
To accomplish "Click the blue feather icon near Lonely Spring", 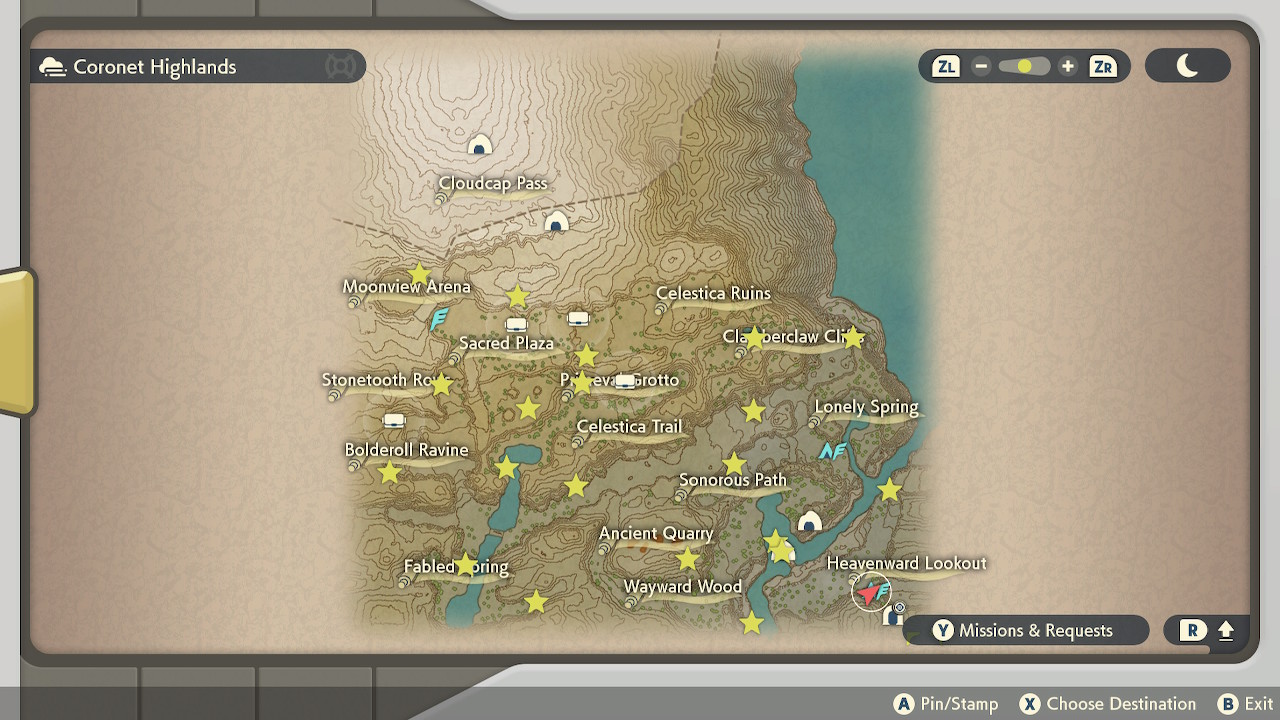I will pyautogui.click(x=833, y=451).
